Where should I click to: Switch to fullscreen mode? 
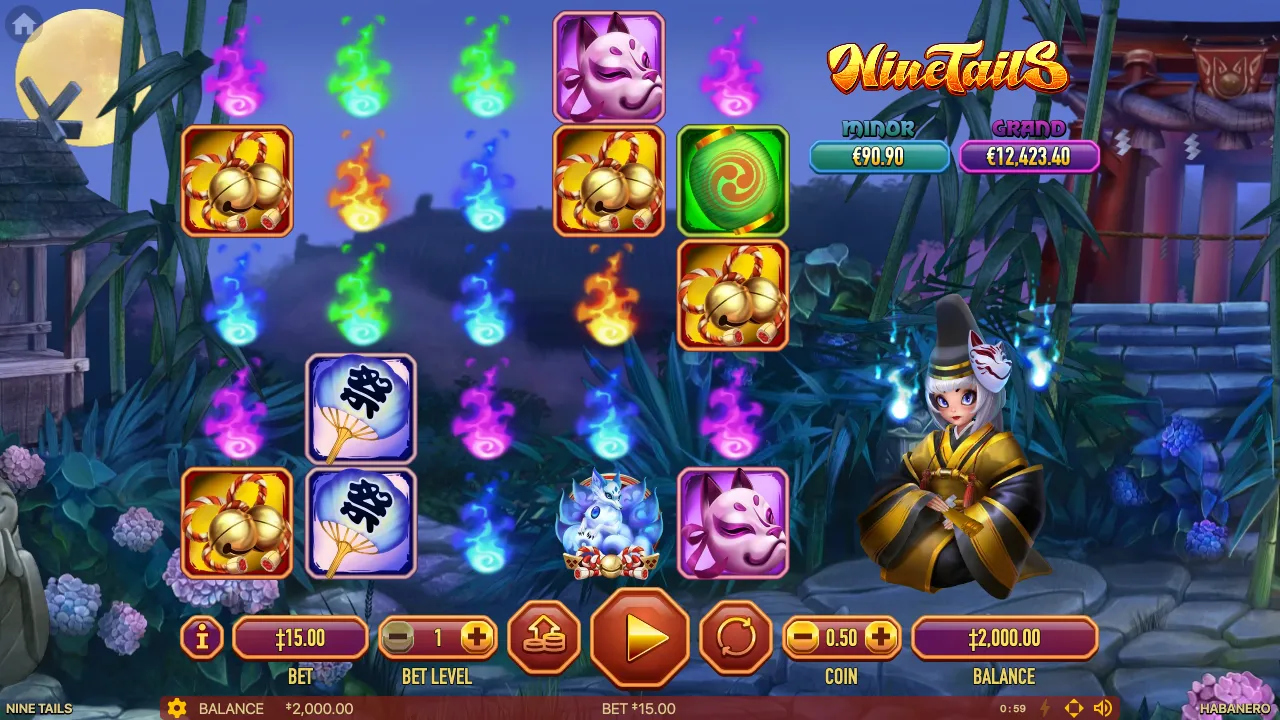point(1074,709)
